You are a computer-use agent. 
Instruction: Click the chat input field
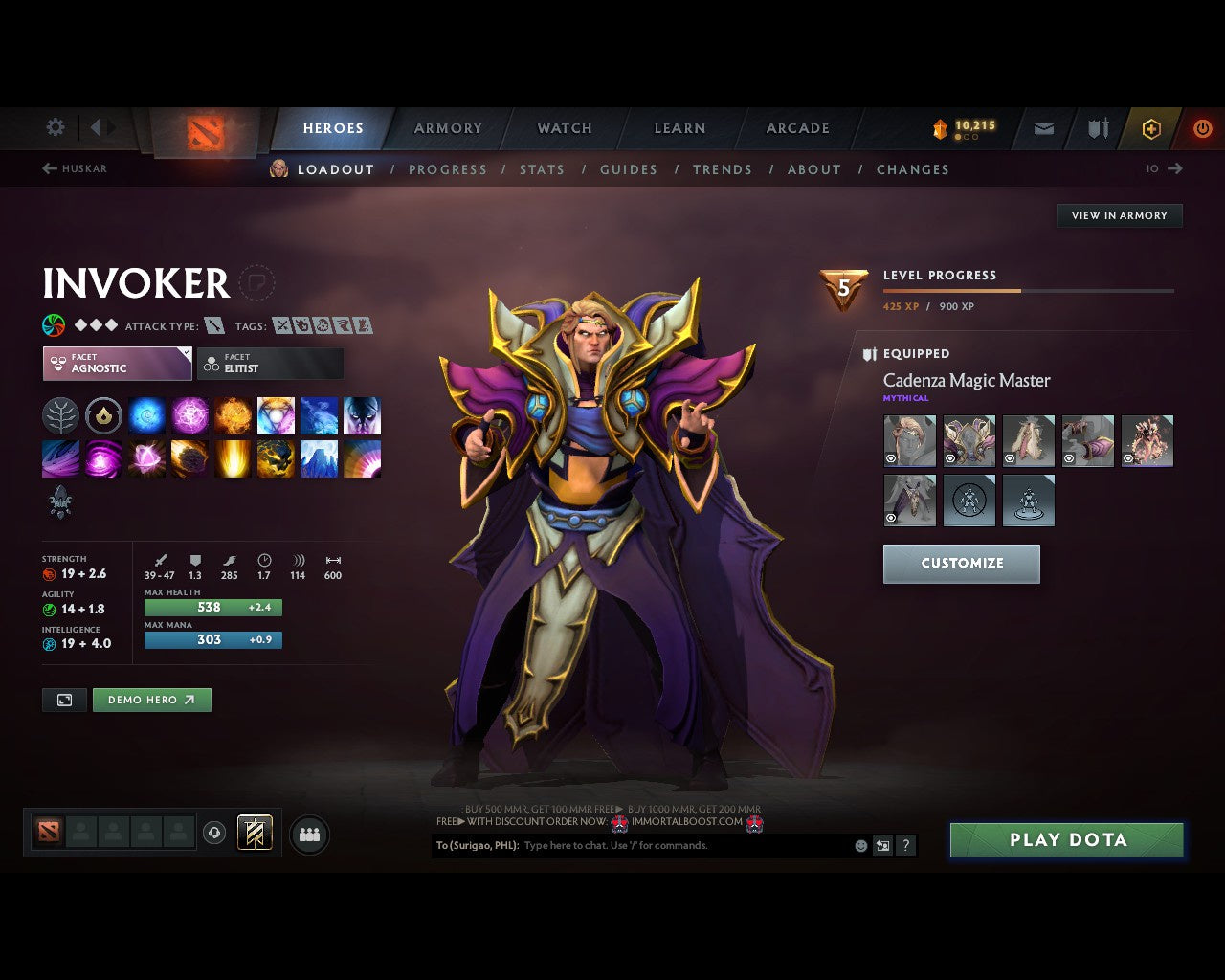pyautogui.click(x=670, y=845)
